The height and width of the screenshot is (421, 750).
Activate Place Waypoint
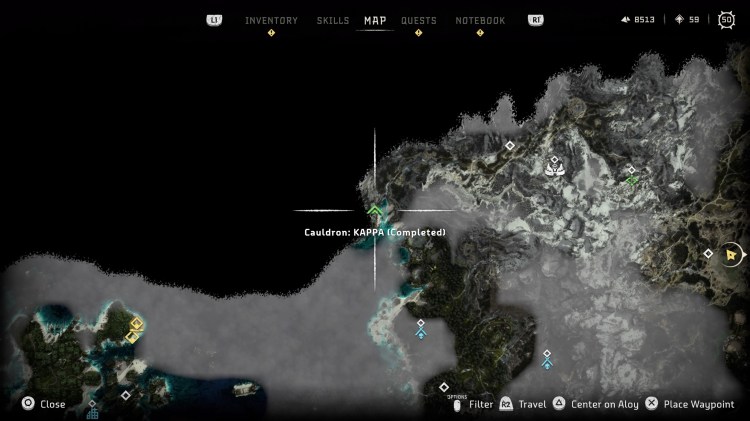tap(690, 404)
